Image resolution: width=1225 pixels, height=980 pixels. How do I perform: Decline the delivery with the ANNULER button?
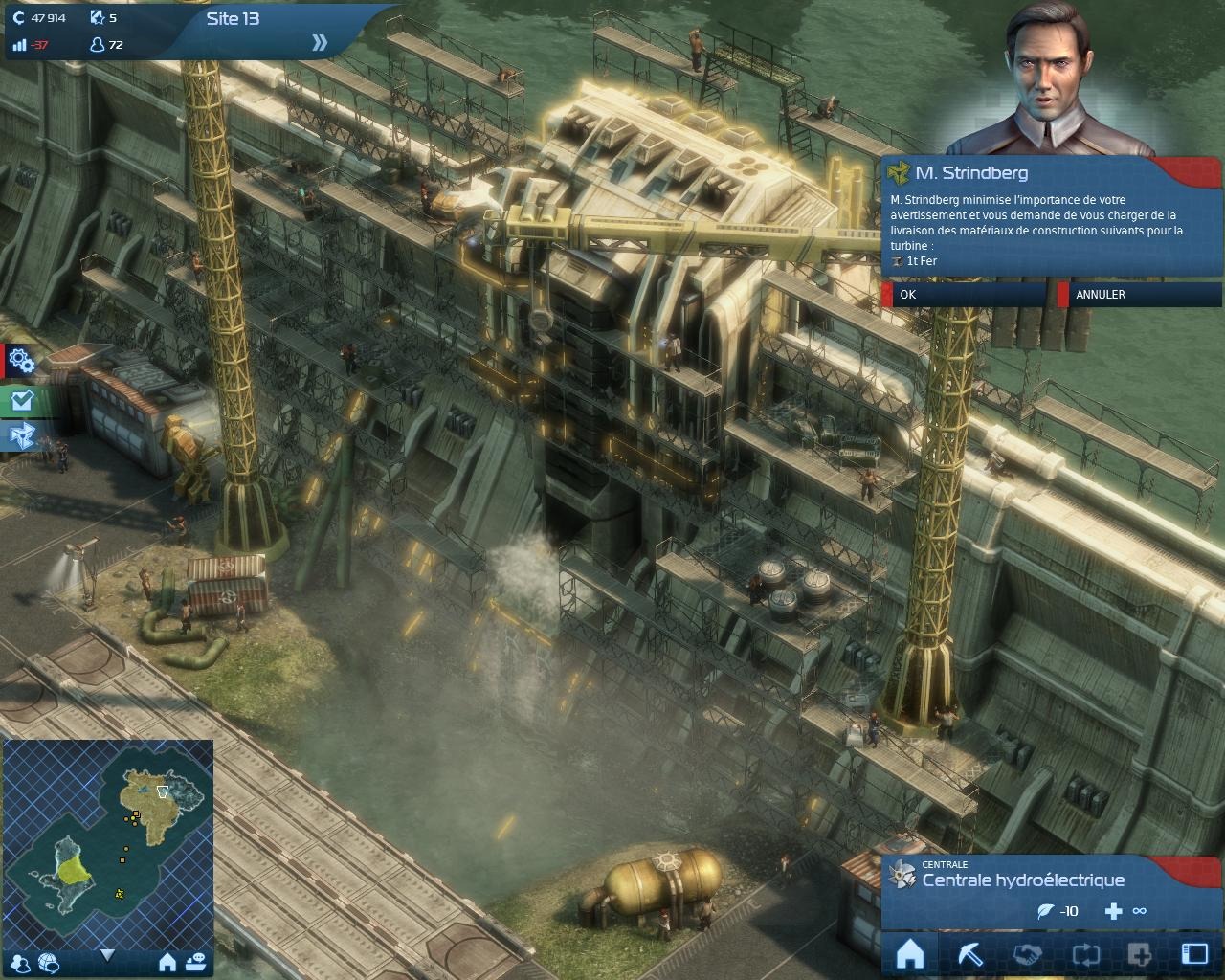(x=1139, y=295)
